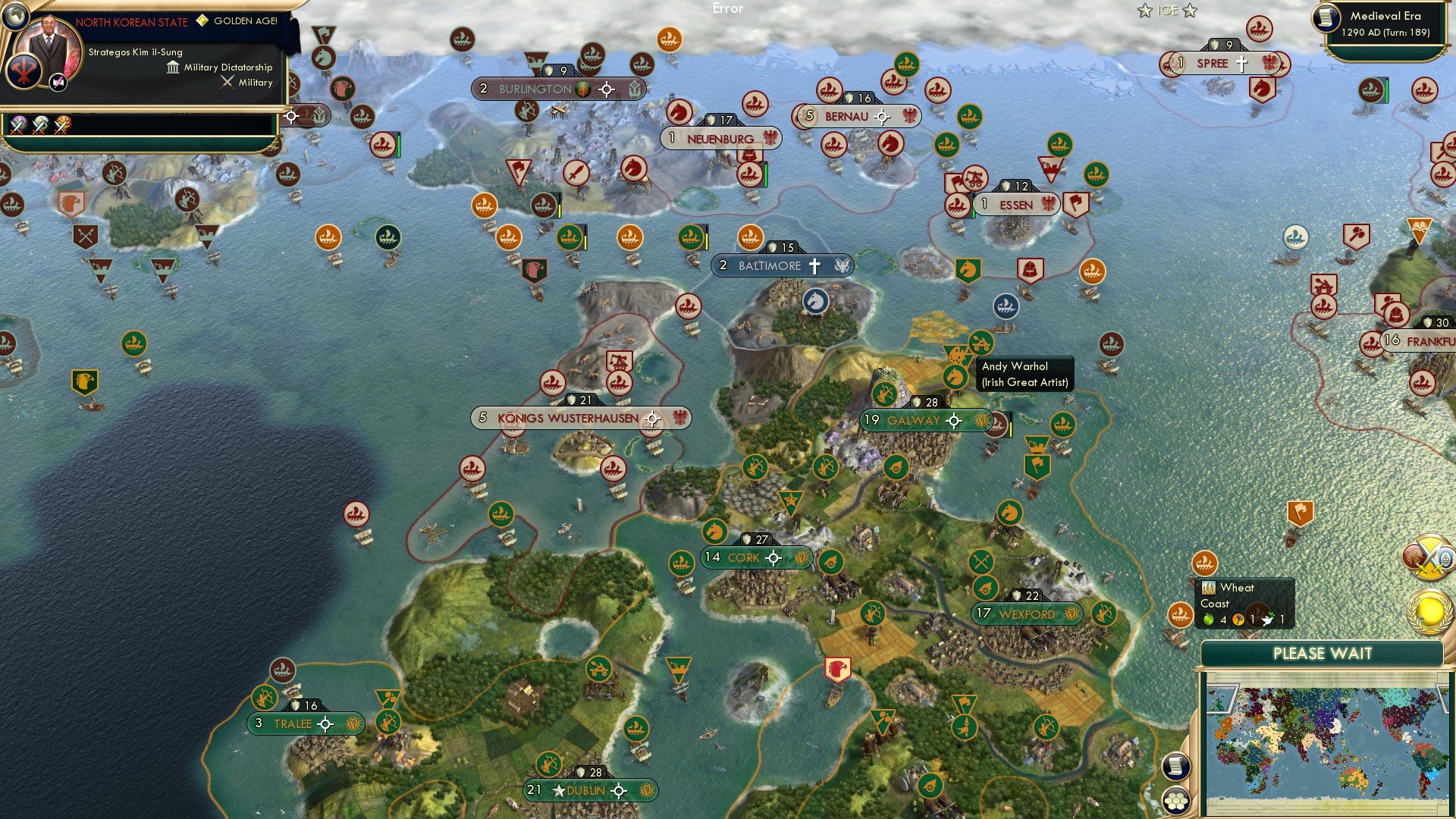Click the green health bar beside Galway's unit
Image resolution: width=1456 pixels, height=819 pixels.
click(1012, 427)
